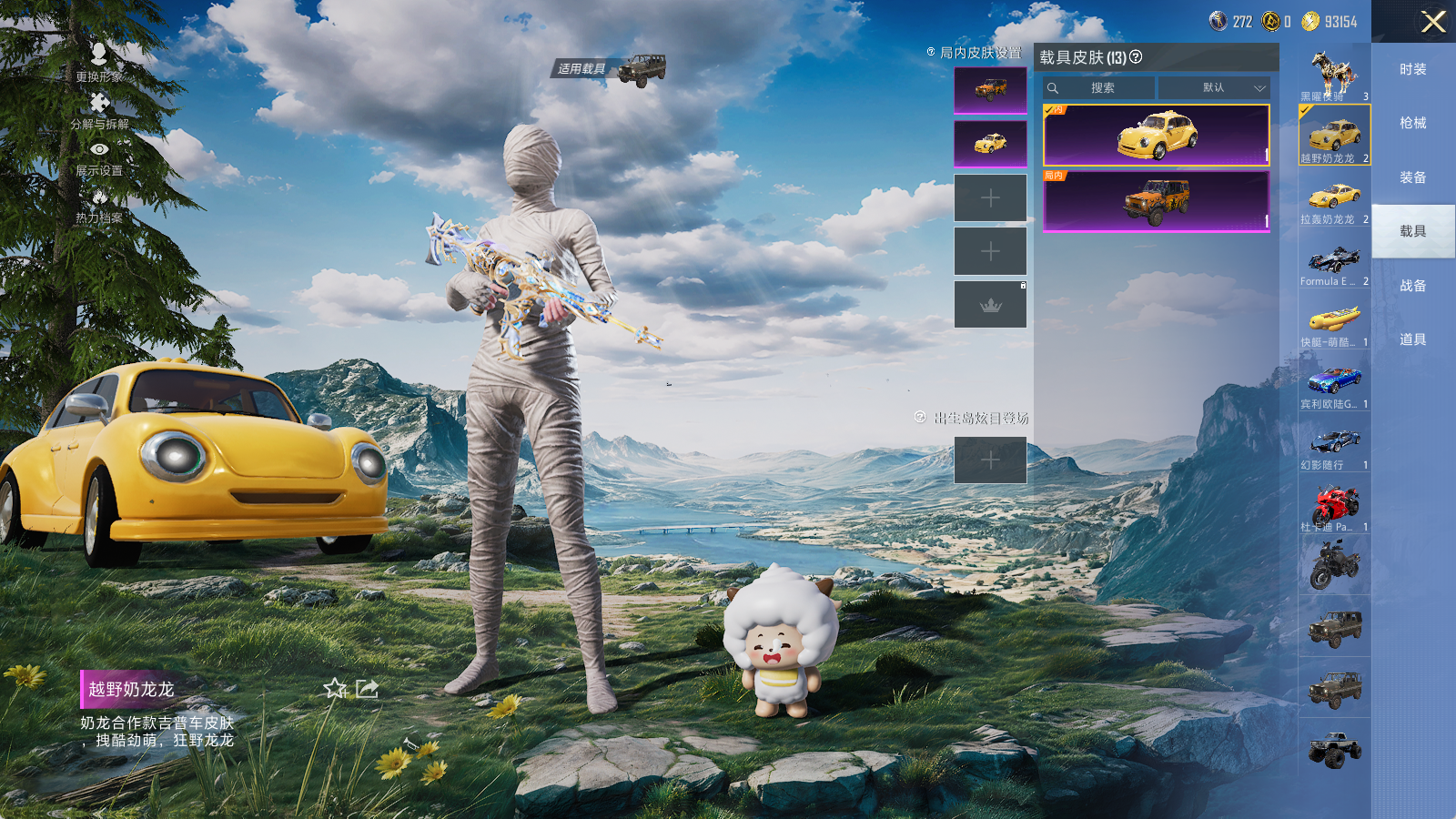Choose the Formula E vehicle entry
The image size is (1456, 819).
point(1334,262)
